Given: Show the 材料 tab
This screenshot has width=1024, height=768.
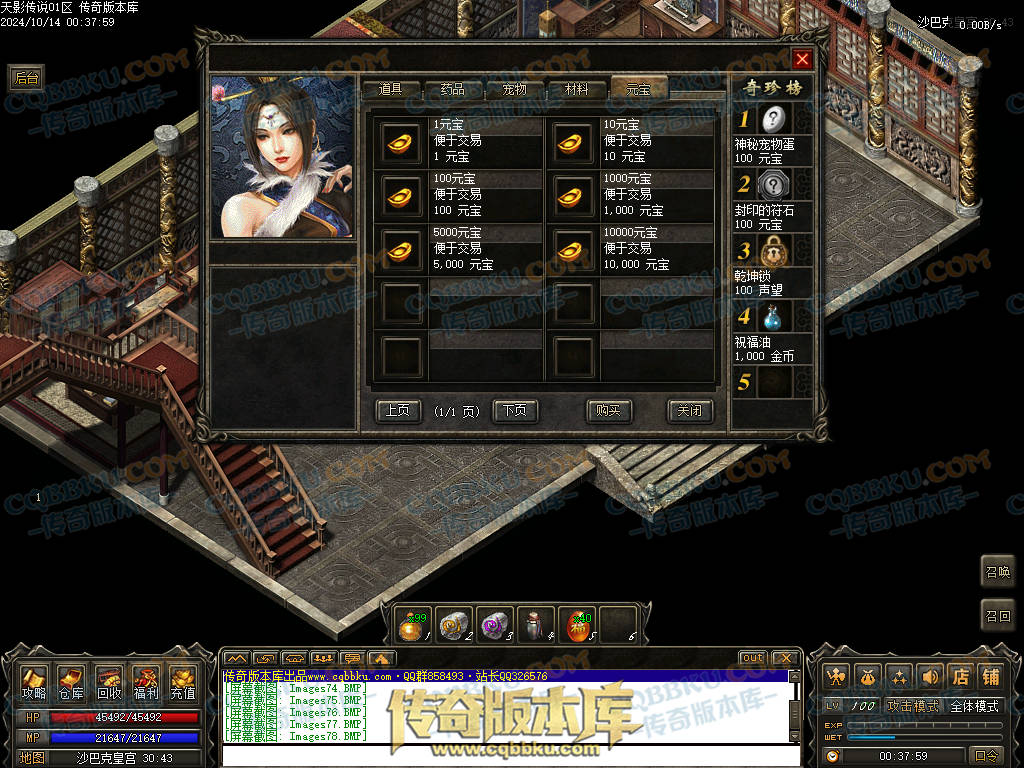Looking at the screenshot, I should [x=577, y=89].
